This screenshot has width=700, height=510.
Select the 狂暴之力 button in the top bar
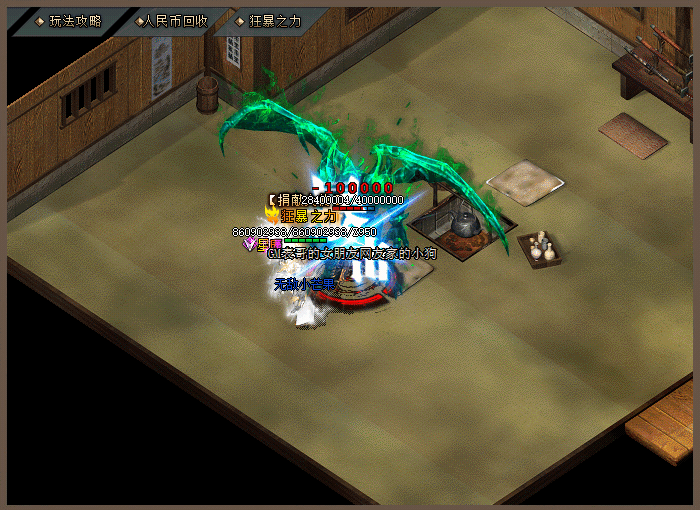coord(268,21)
